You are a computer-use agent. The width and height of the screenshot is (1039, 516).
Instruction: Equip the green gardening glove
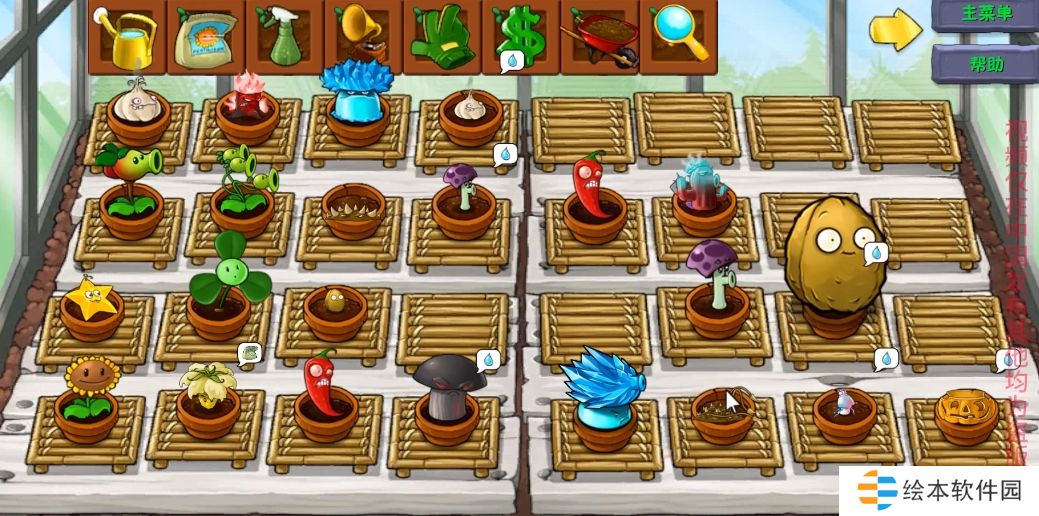(442, 37)
